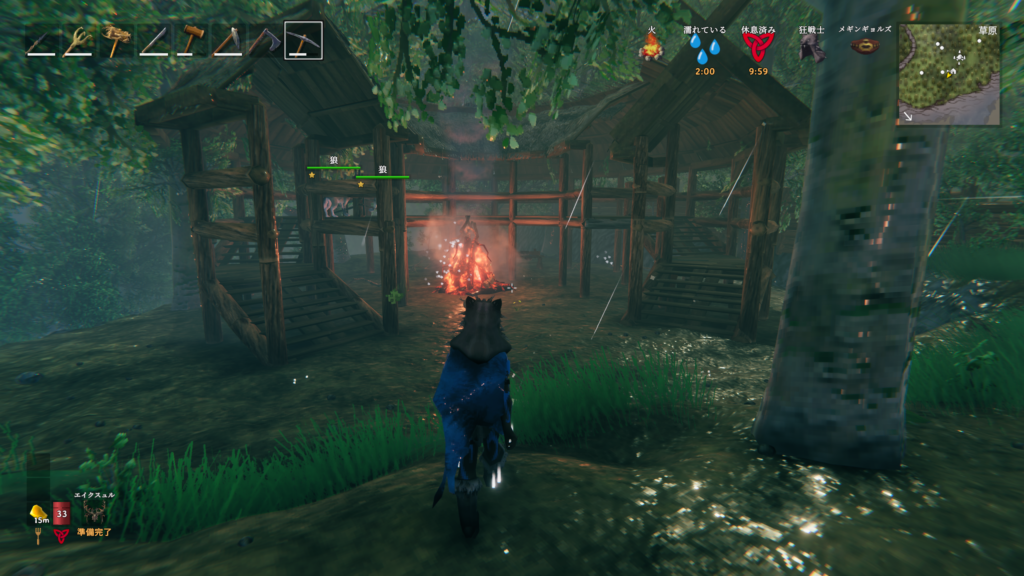Check the wet status water-drops icon
Screen dimensions: 1024x576
pos(704,48)
